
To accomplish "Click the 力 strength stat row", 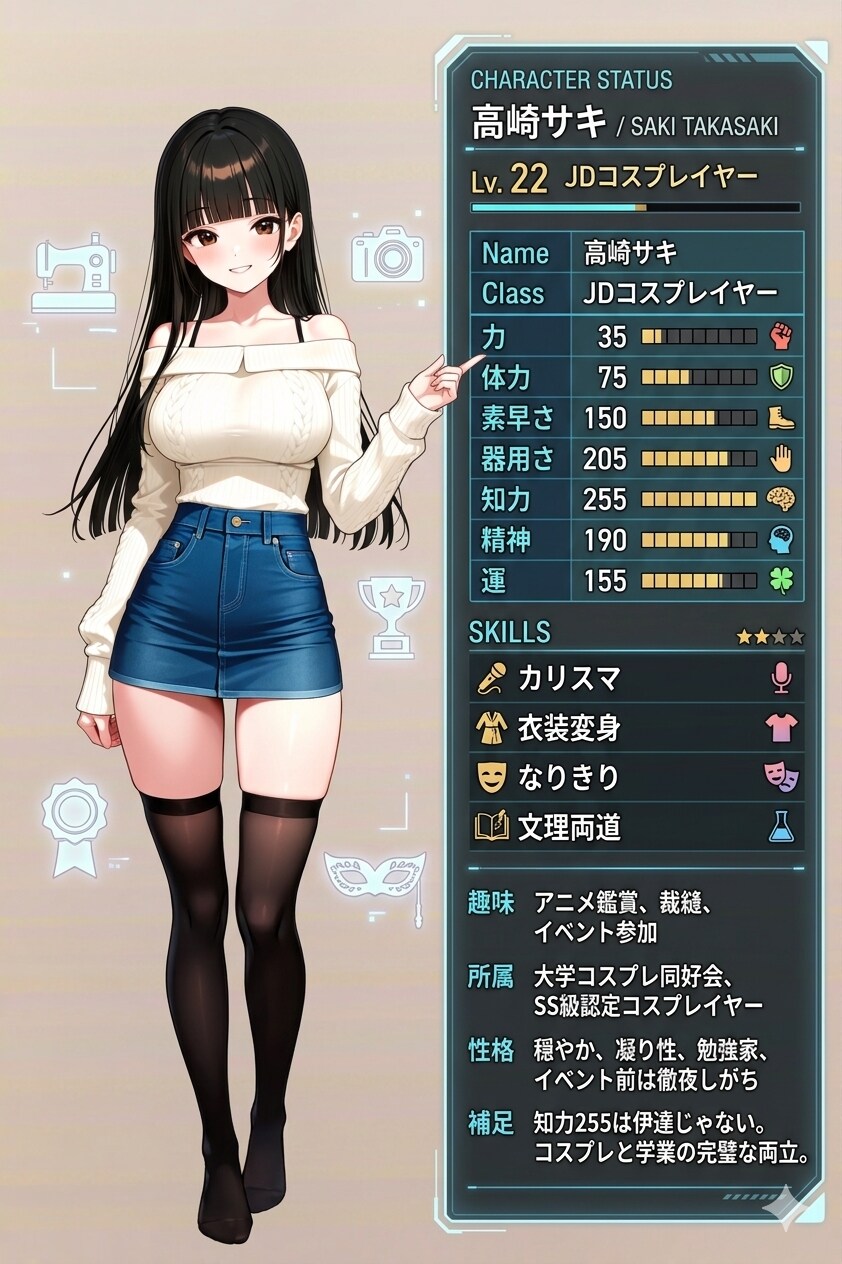I will pyautogui.click(x=636, y=336).
